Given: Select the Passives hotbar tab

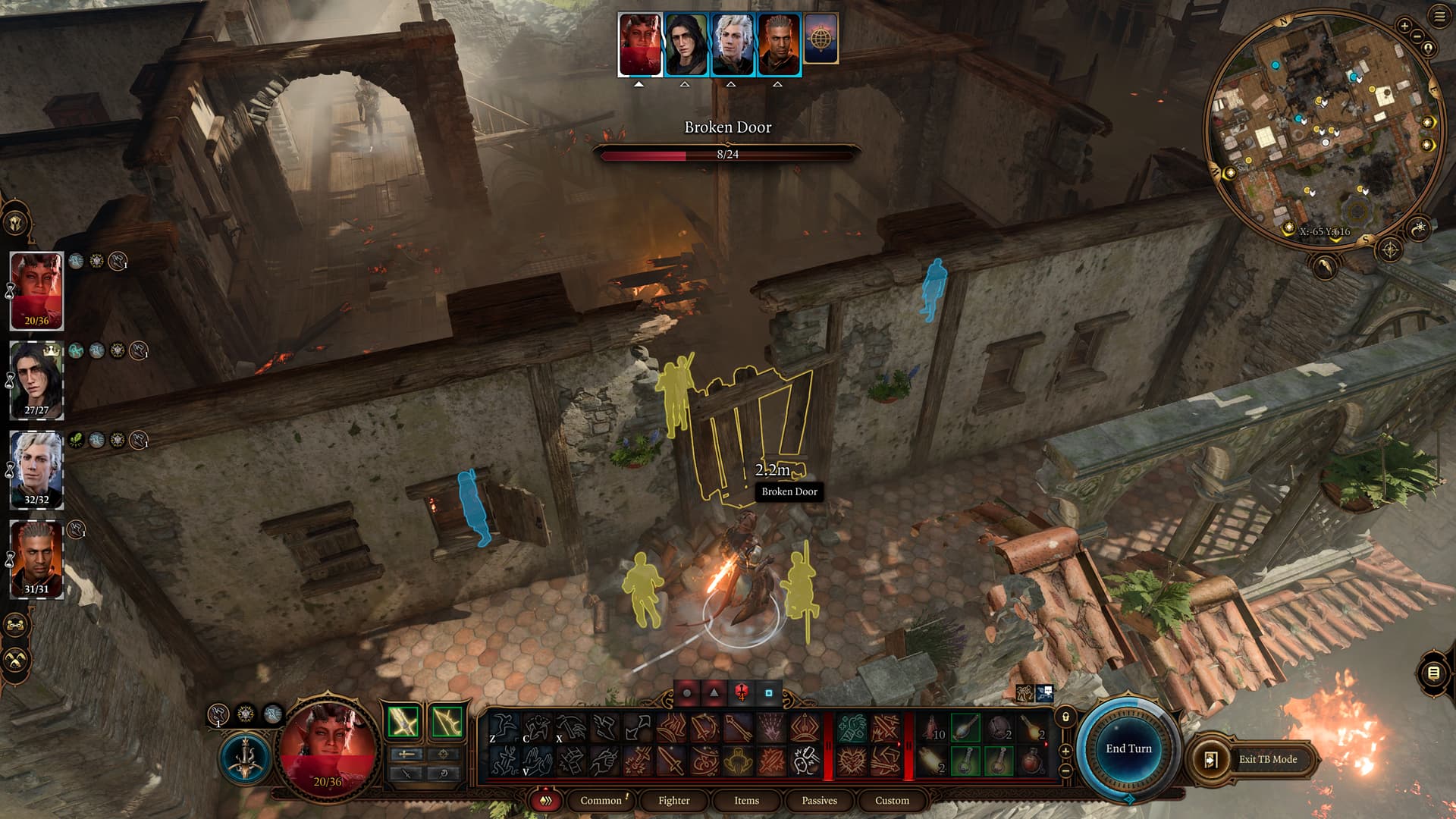Looking at the screenshot, I should click(x=819, y=800).
